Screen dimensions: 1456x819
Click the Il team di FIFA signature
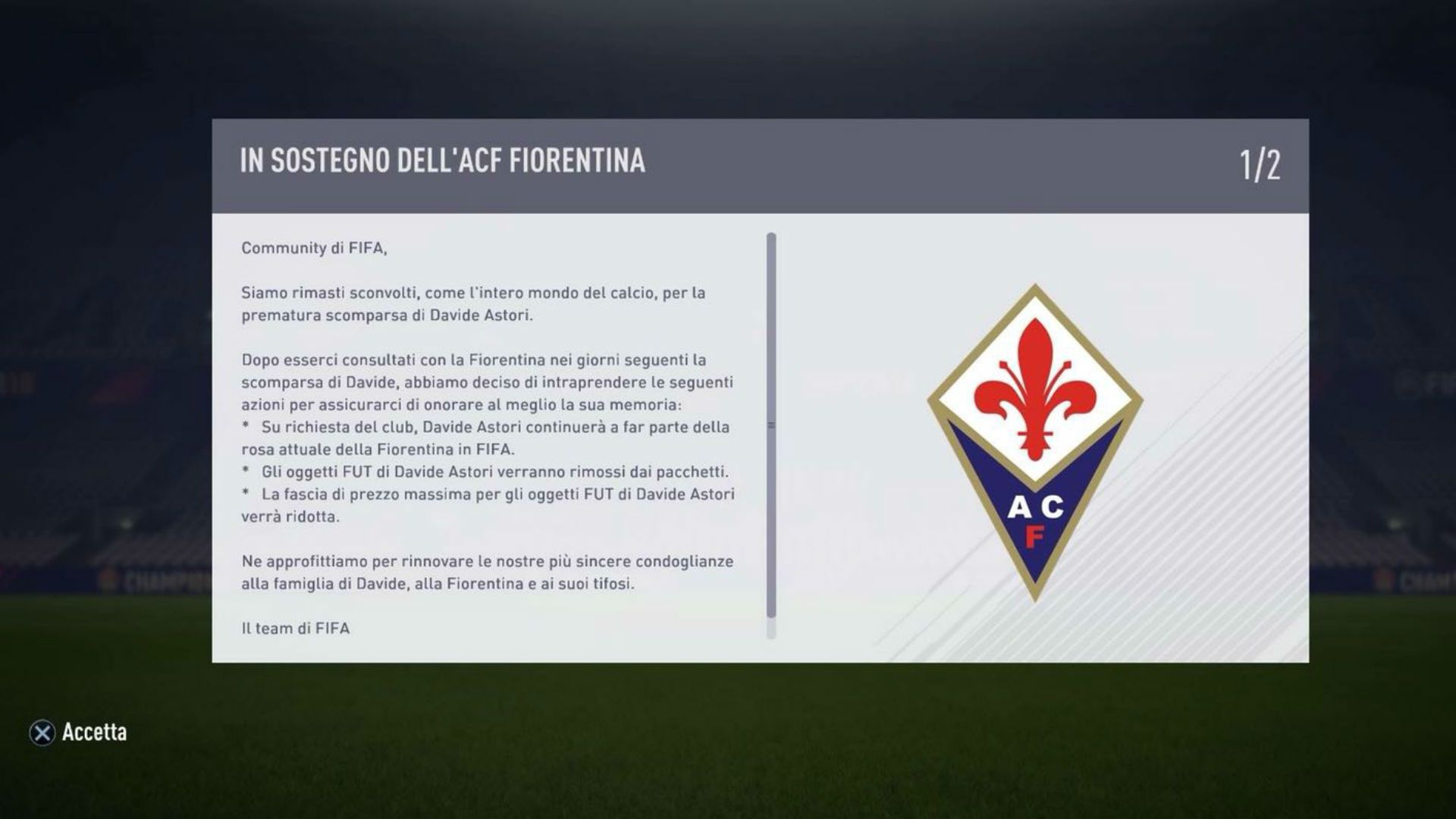295,627
